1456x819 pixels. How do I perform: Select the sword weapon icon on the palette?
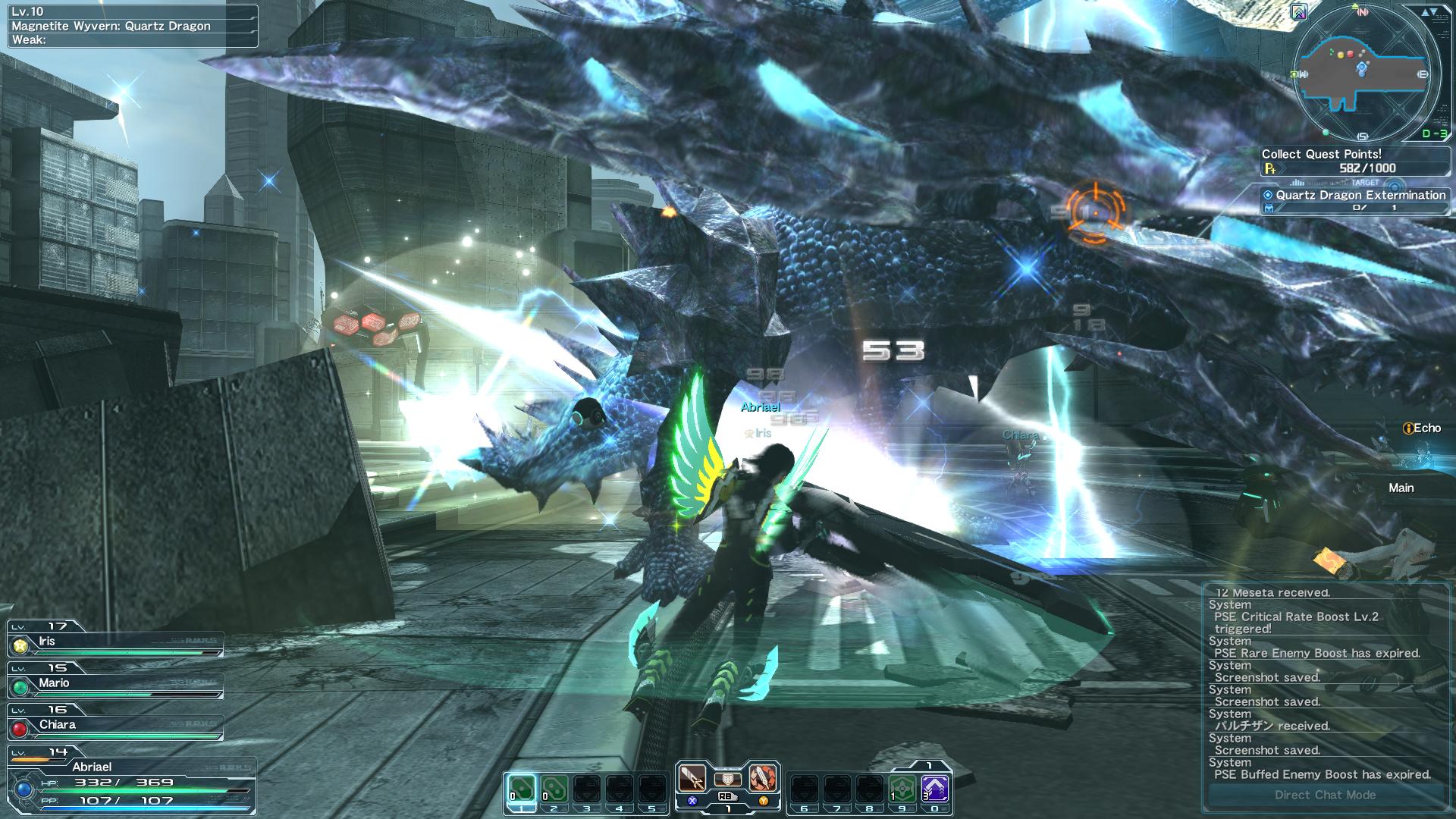[693, 778]
